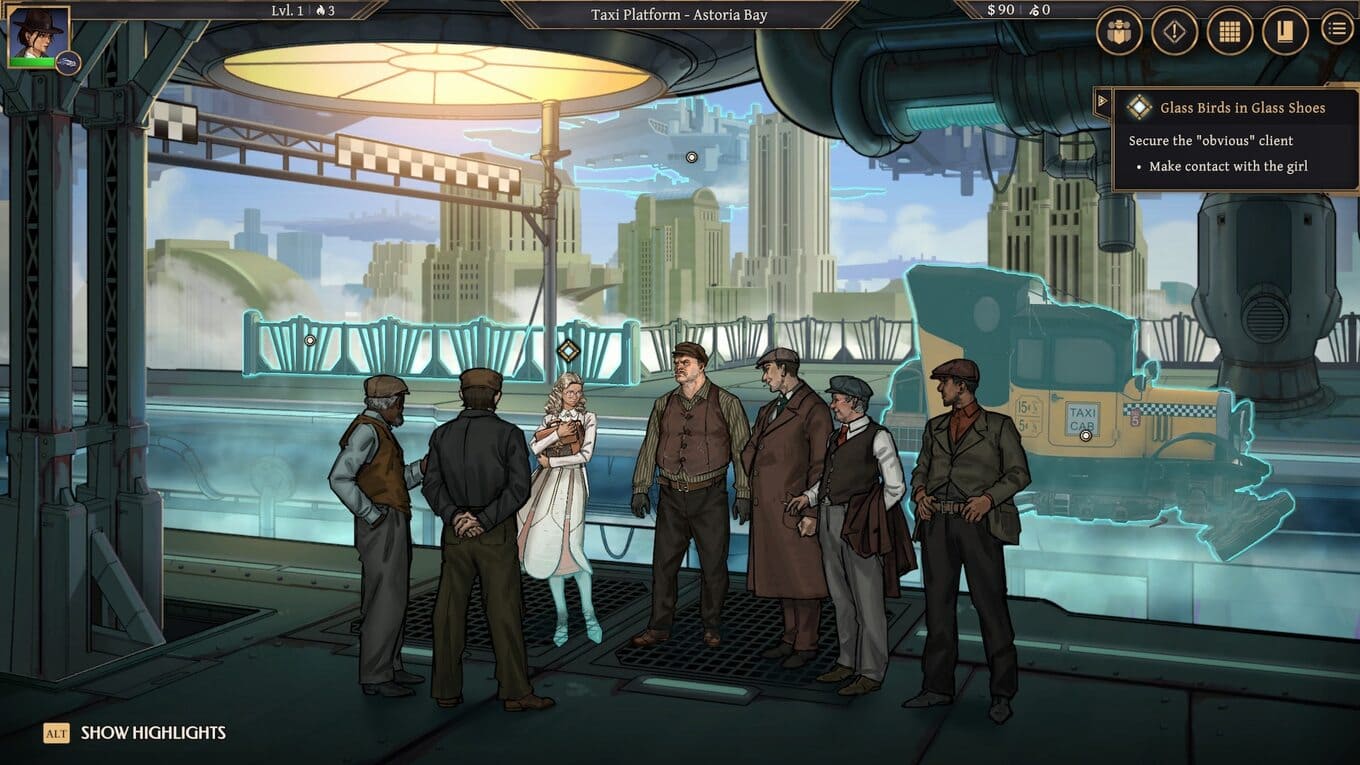Click the round badge beside the portrait
The width and height of the screenshot is (1360, 765).
[x=68, y=63]
